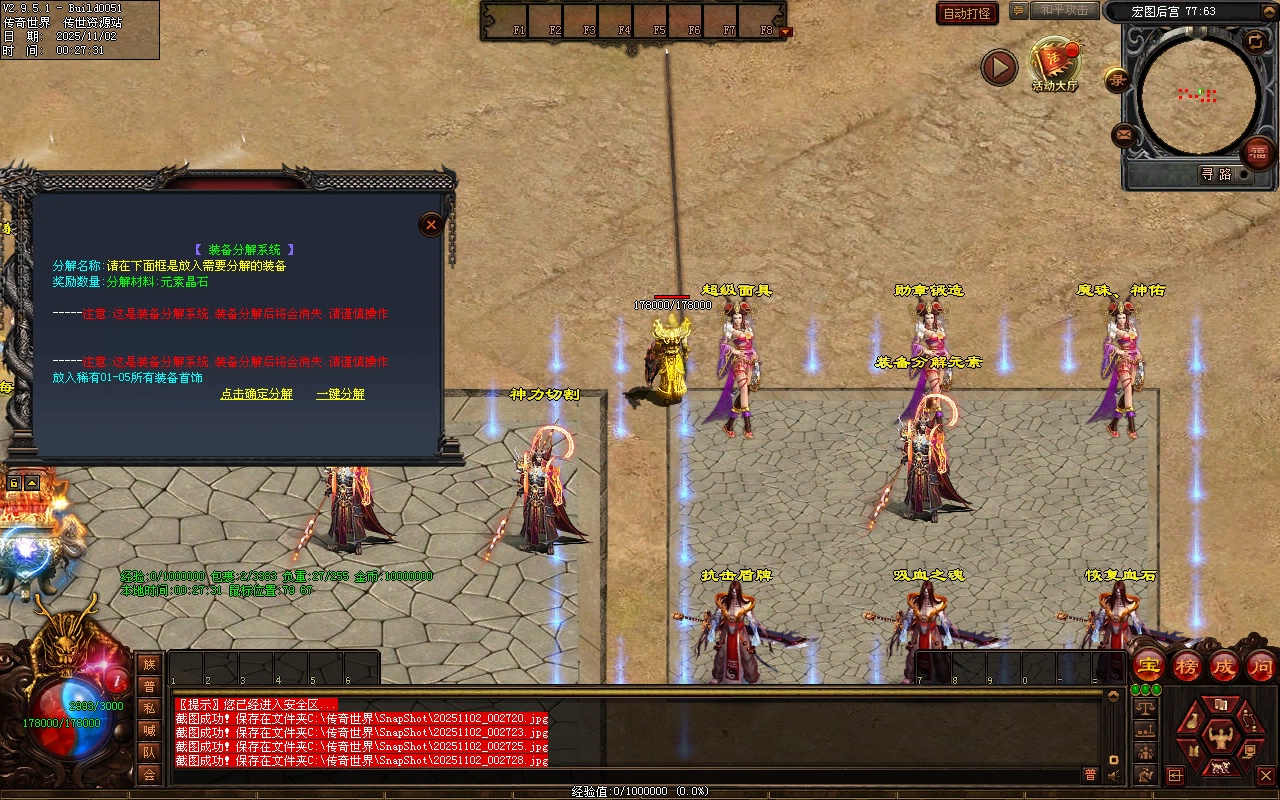
Task: Open the mail envelope icon
Action: pyautogui.click(x=1124, y=134)
